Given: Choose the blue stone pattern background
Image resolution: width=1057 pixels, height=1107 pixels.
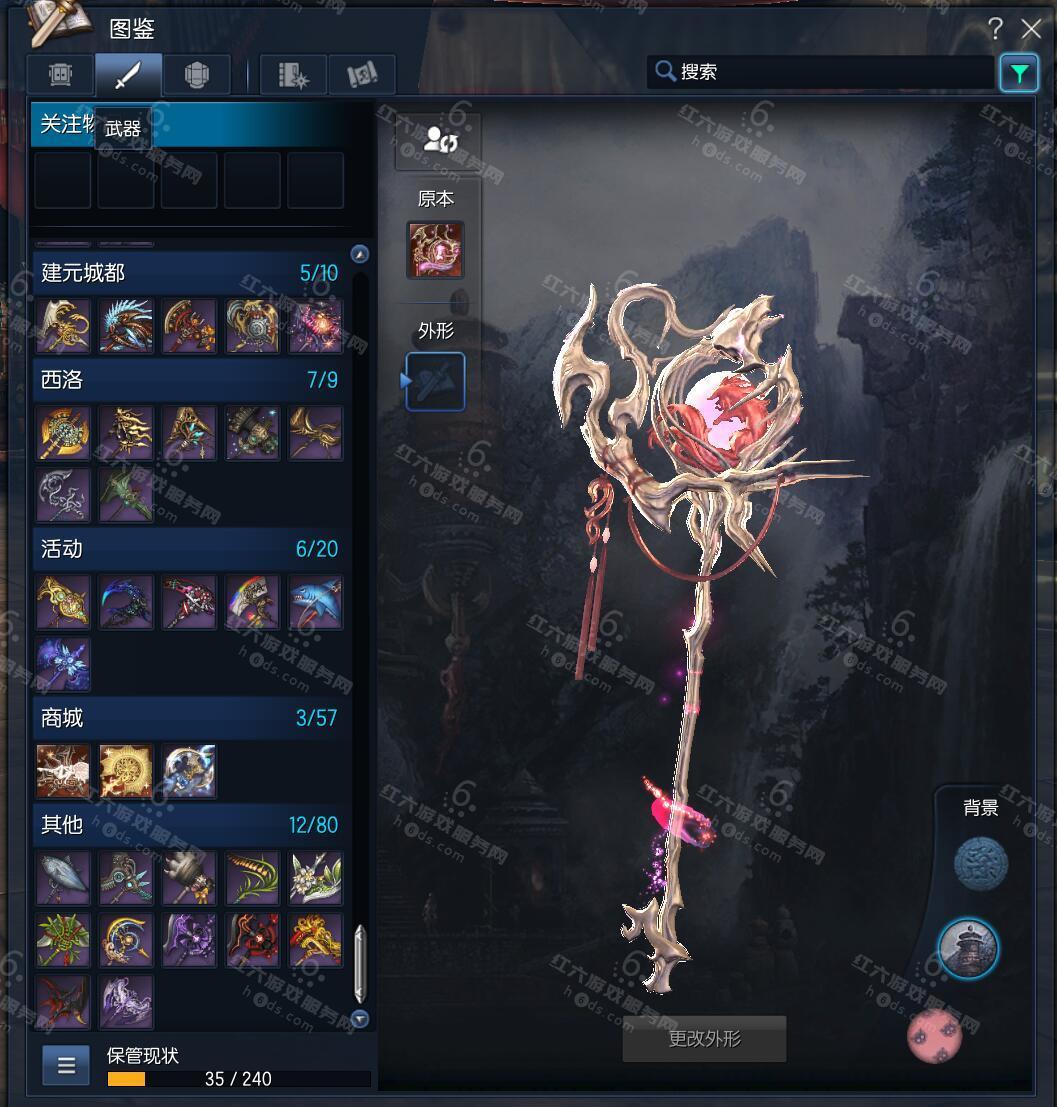Looking at the screenshot, I should pos(980,865).
